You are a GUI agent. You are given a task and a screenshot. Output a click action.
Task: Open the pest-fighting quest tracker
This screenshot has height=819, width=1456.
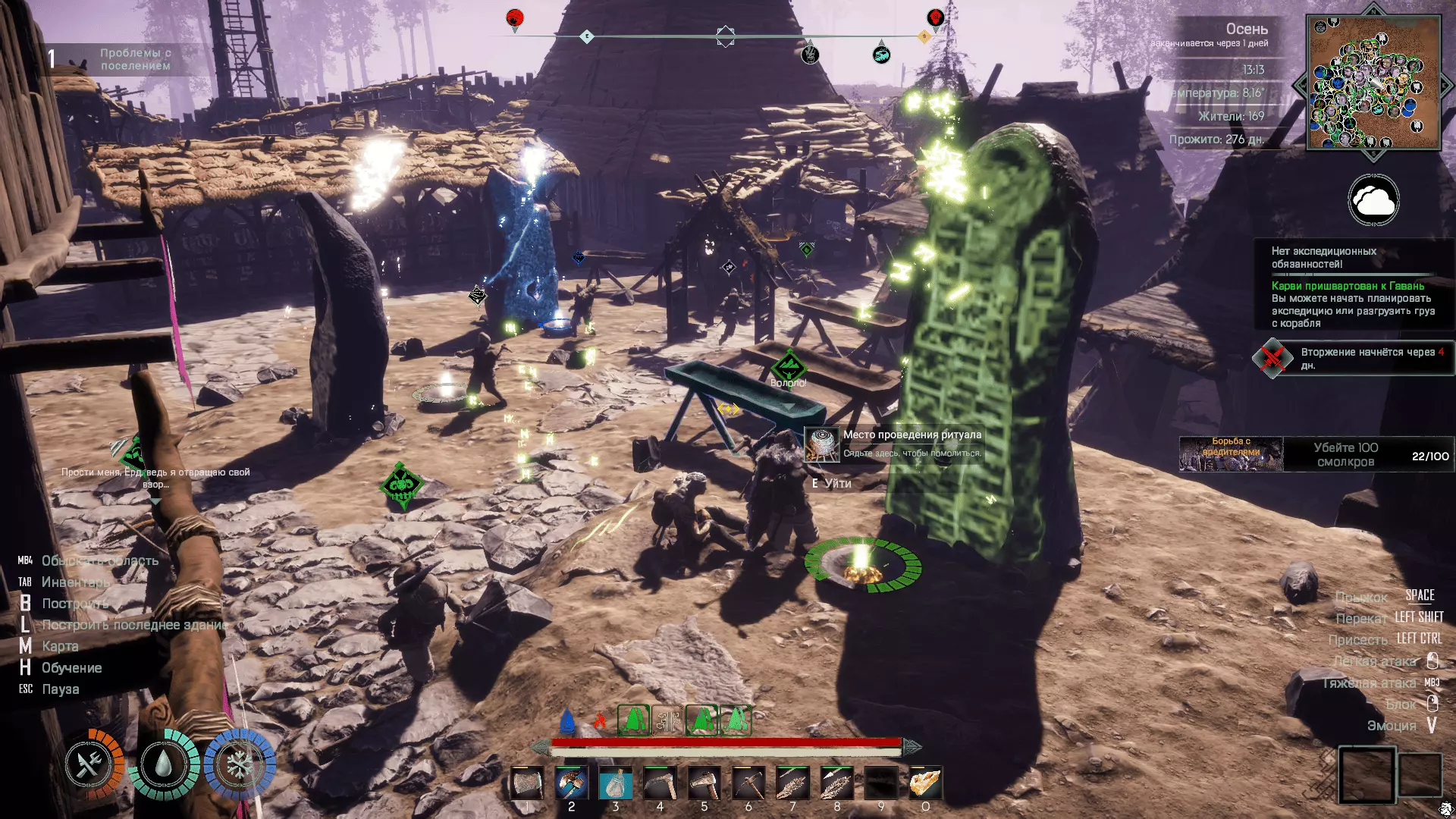pos(1316,454)
